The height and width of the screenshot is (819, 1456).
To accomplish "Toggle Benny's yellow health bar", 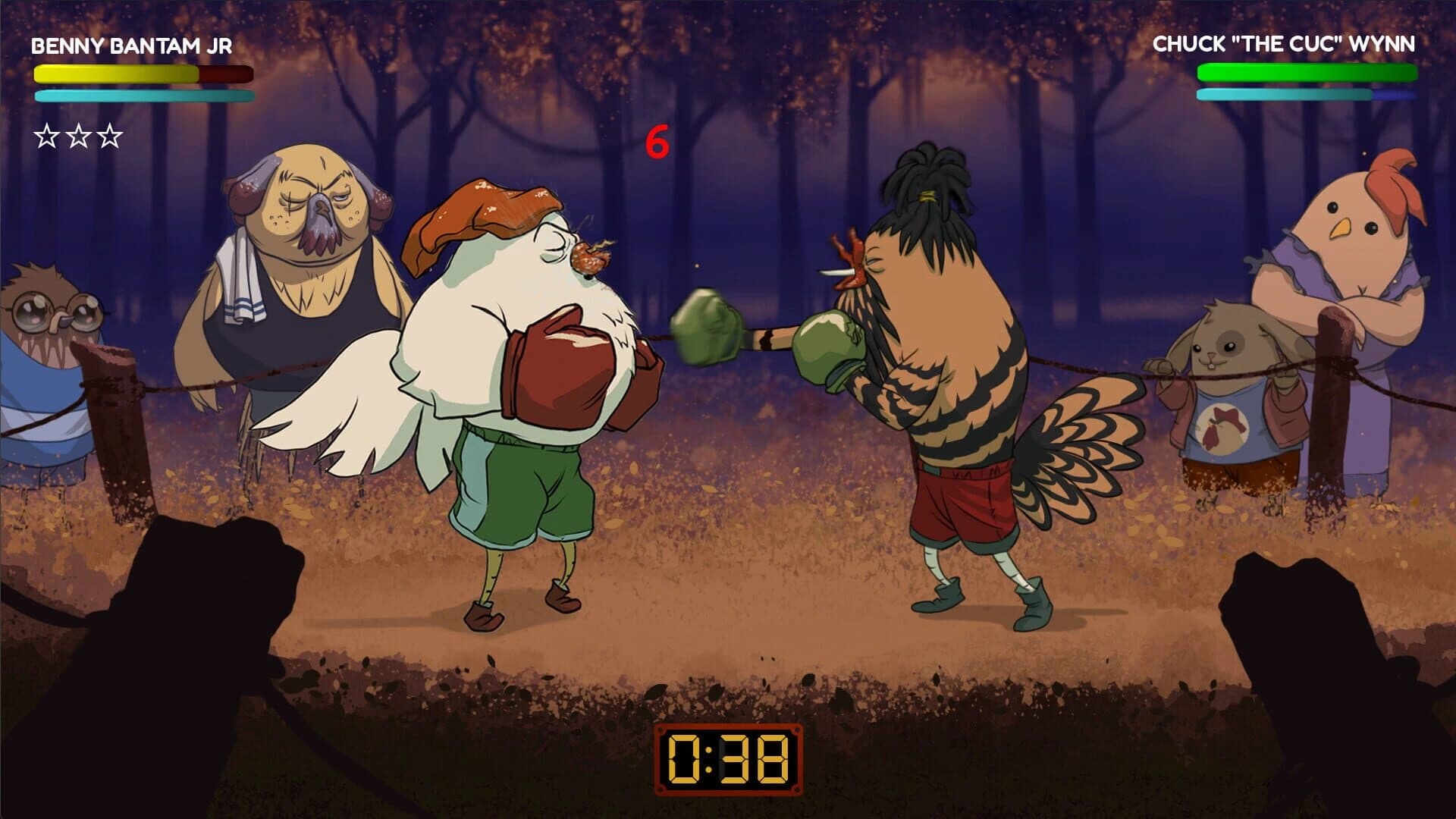I will pos(114,74).
